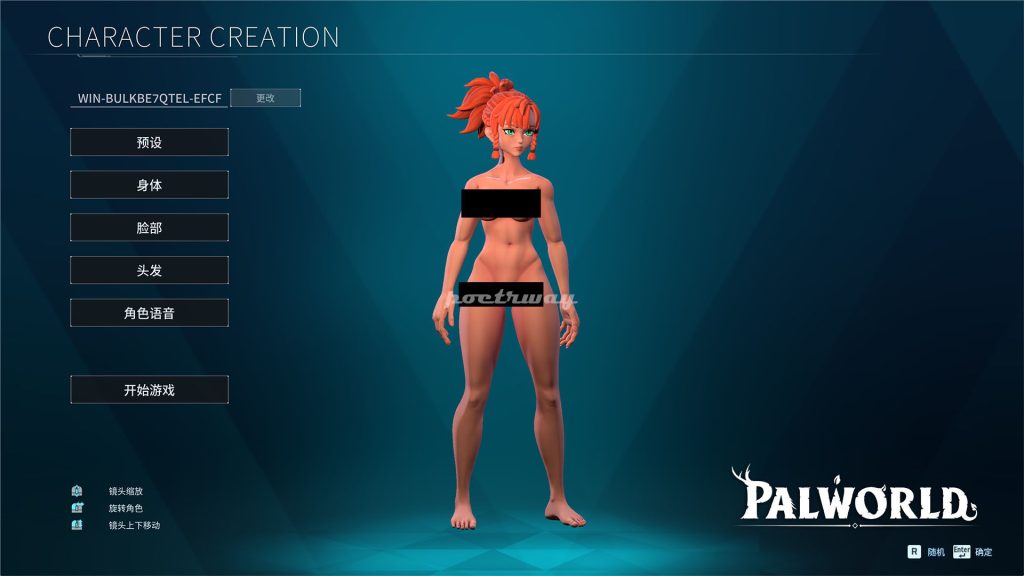The image size is (1024, 576).
Task: Click the 更改 button beside the name
Action: click(265, 98)
